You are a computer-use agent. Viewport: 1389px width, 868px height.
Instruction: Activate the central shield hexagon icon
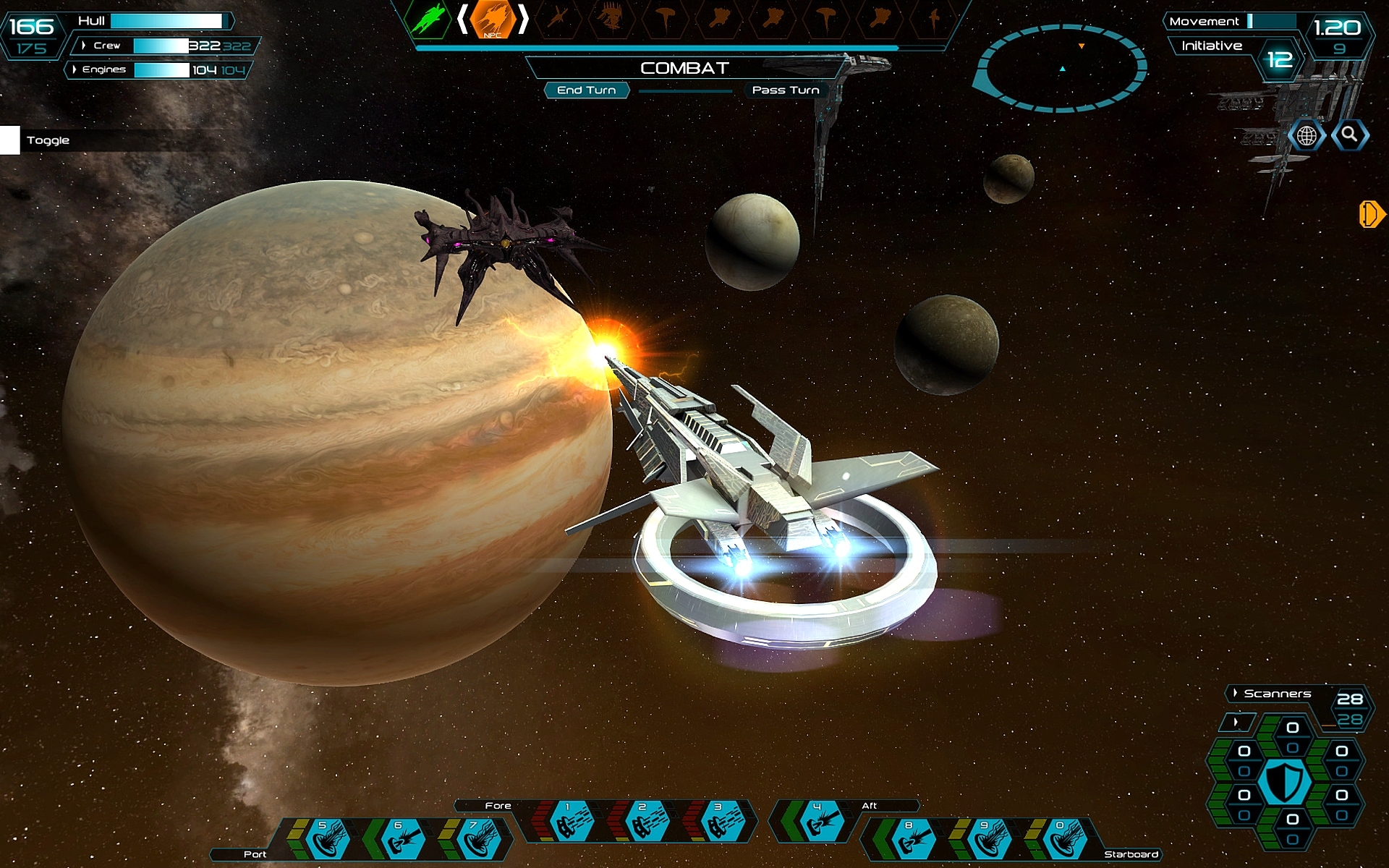[x=1284, y=783]
